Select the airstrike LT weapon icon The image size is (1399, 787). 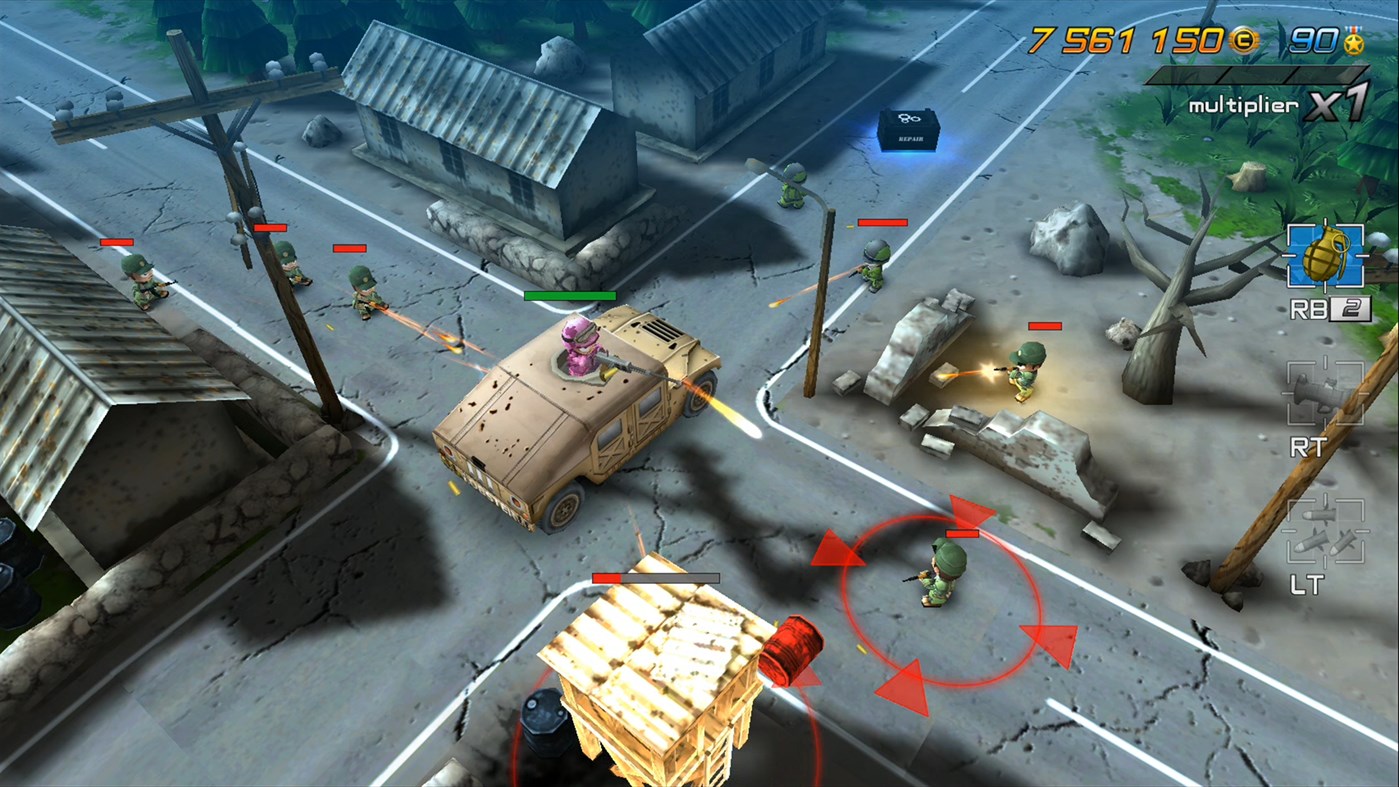click(1327, 532)
